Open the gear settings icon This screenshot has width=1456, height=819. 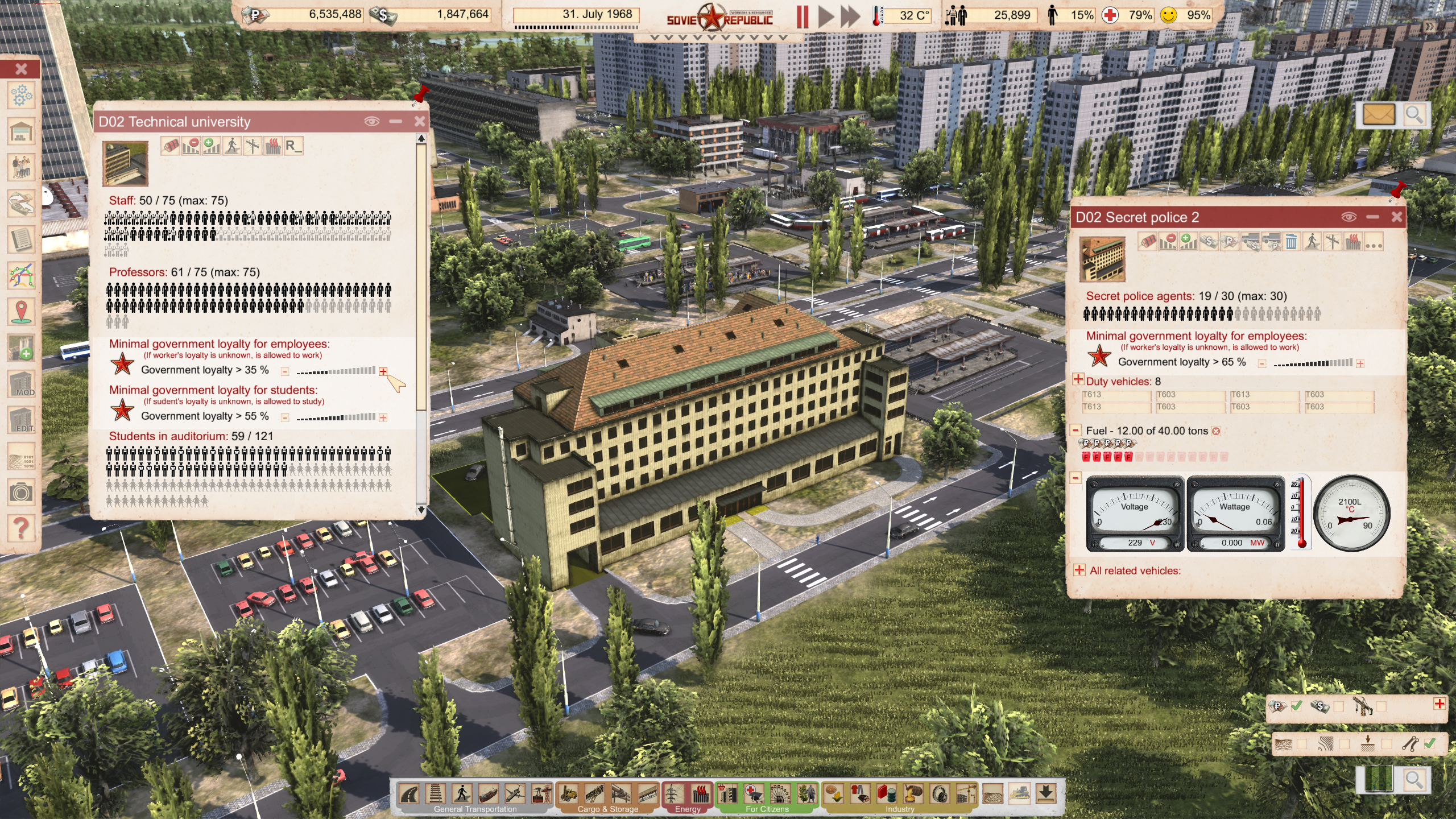tap(21, 96)
